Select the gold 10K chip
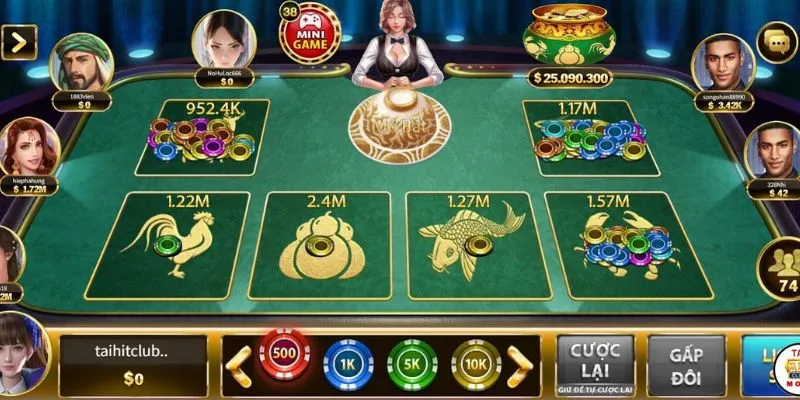The image size is (800, 400). (476, 363)
